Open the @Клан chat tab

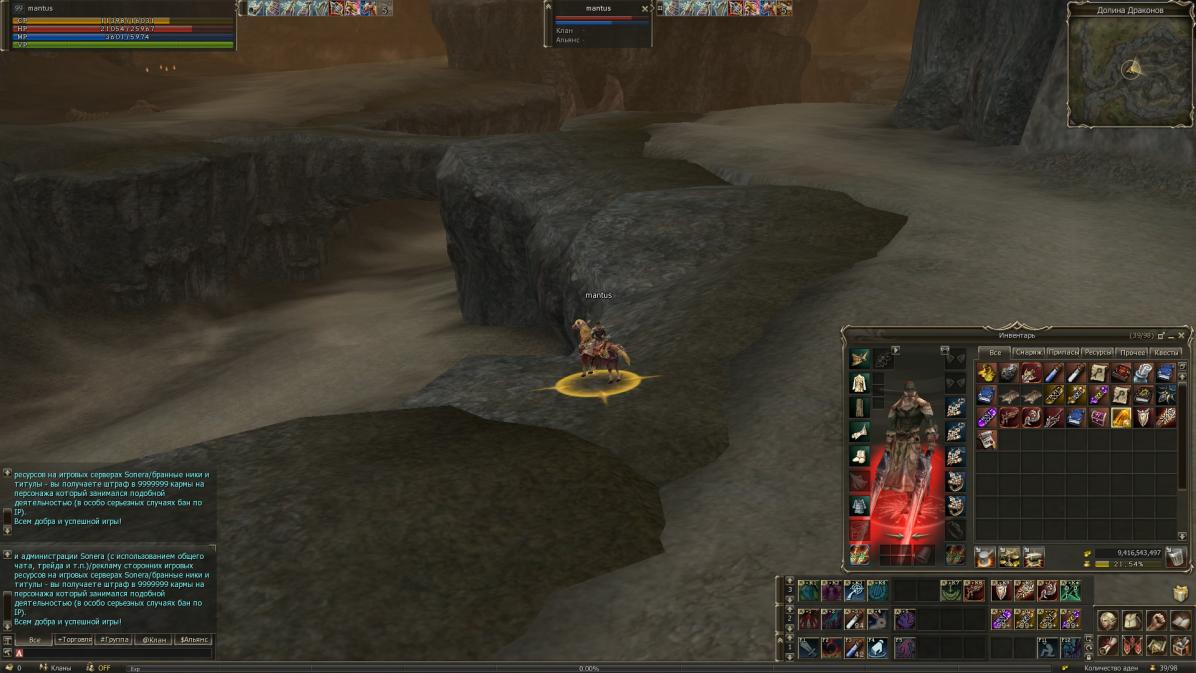click(x=153, y=639)
